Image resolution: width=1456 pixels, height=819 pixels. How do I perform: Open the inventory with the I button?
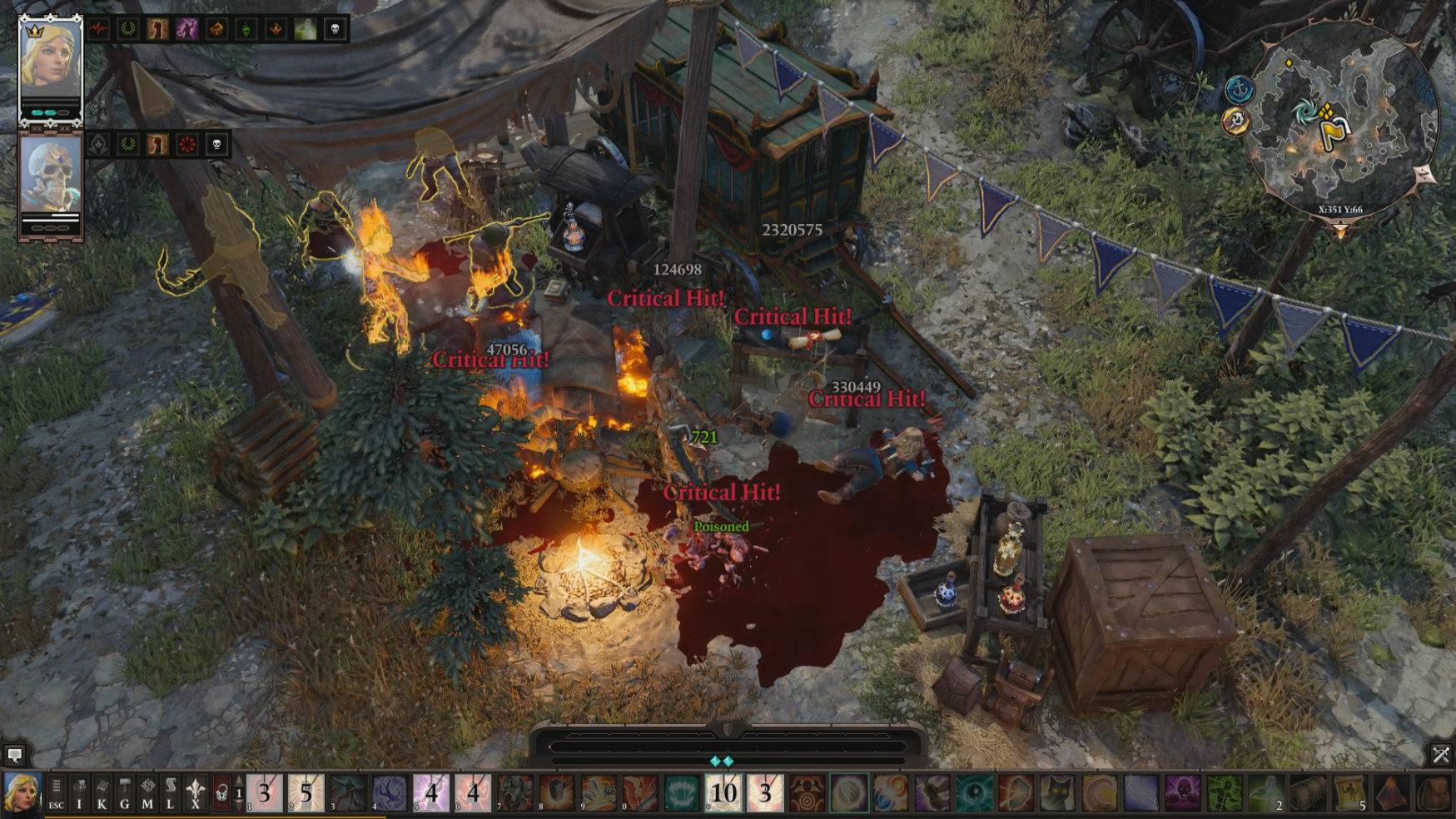(79, 793)
